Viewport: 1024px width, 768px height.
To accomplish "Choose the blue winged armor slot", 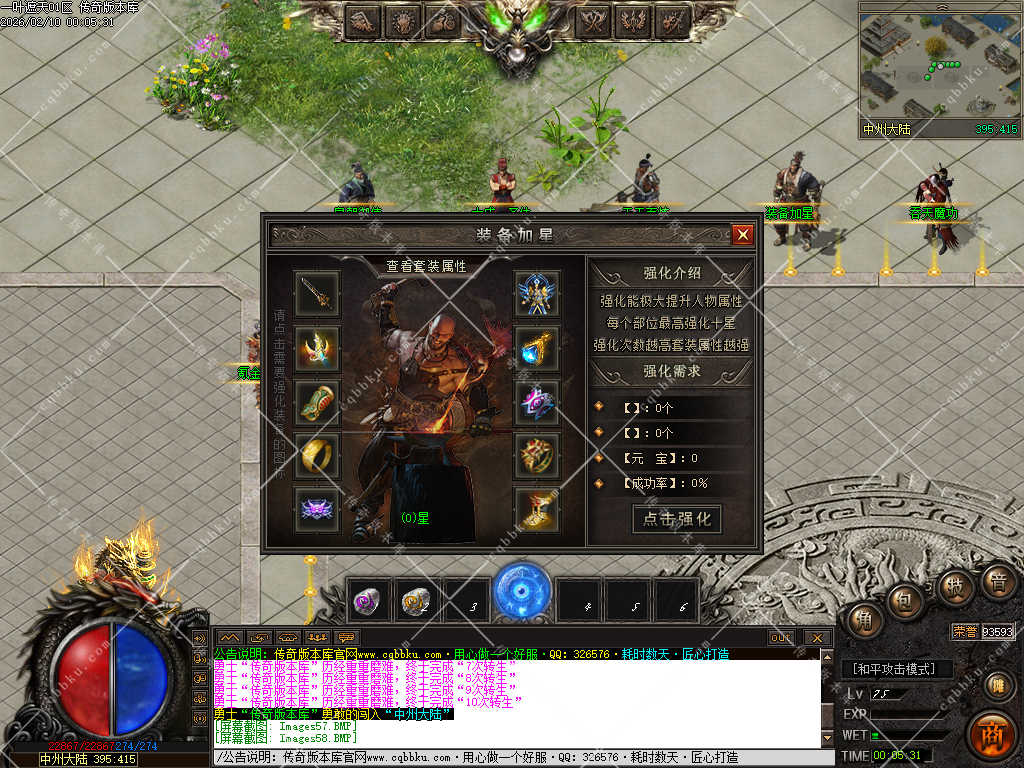I will click(x=537, y=292).
